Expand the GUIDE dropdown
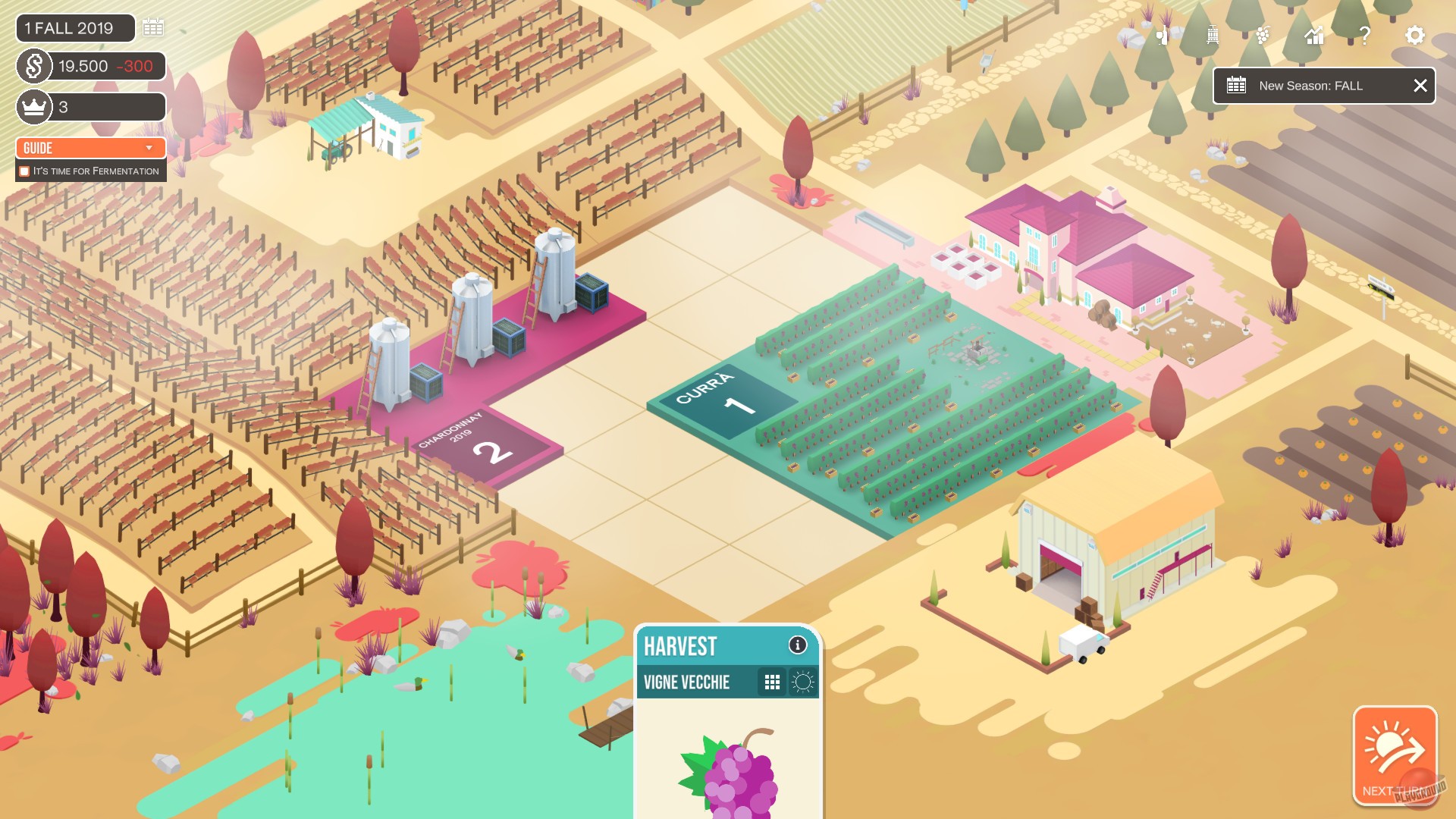 coord(90,148)
